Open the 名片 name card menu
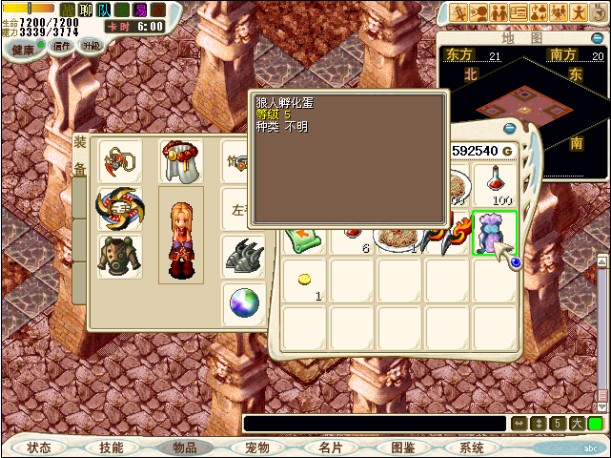This screenshot has height=458, width=611. pyautogui.click(x=330, y=448)
